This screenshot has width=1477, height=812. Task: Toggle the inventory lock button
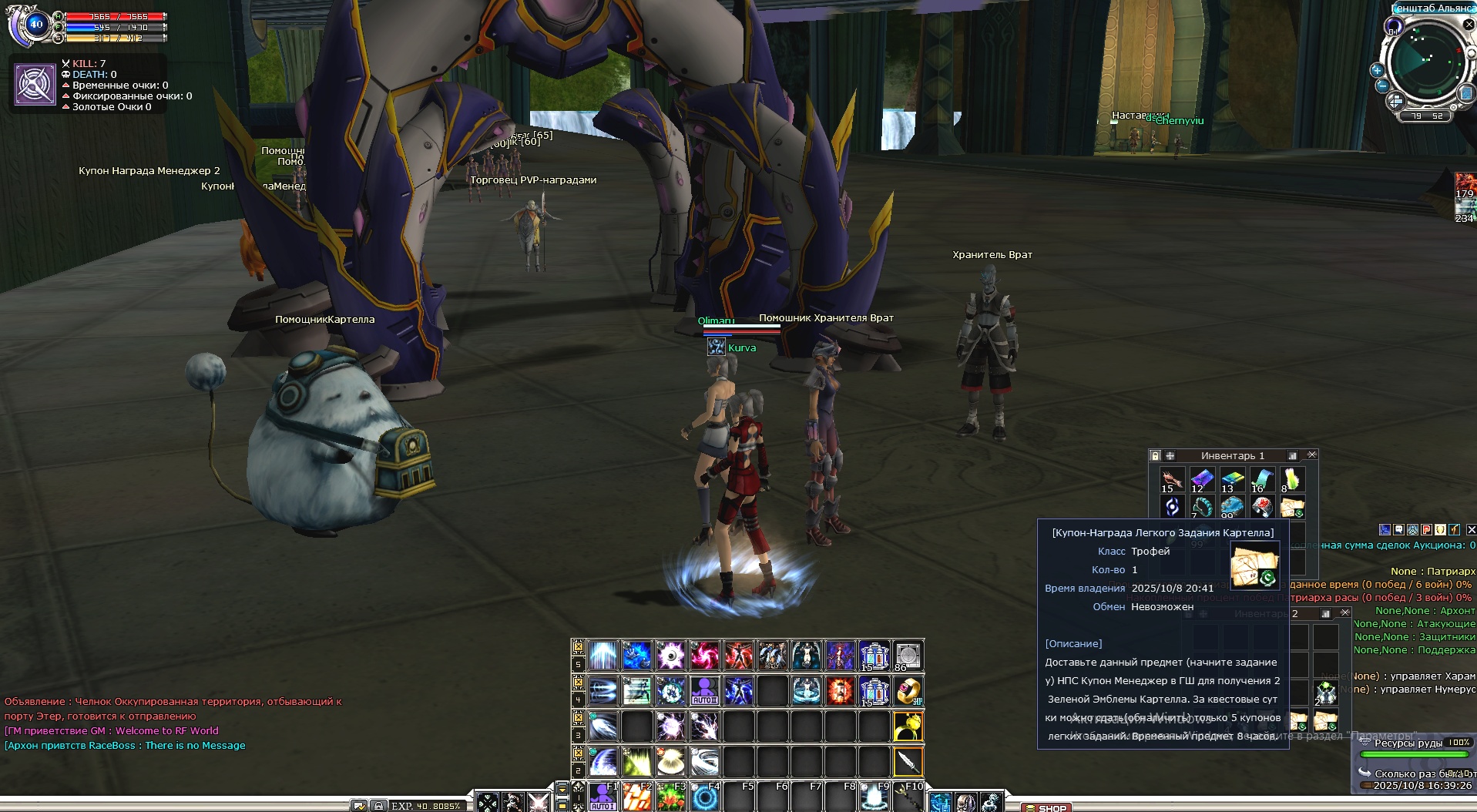click(x=1155, y=456)
